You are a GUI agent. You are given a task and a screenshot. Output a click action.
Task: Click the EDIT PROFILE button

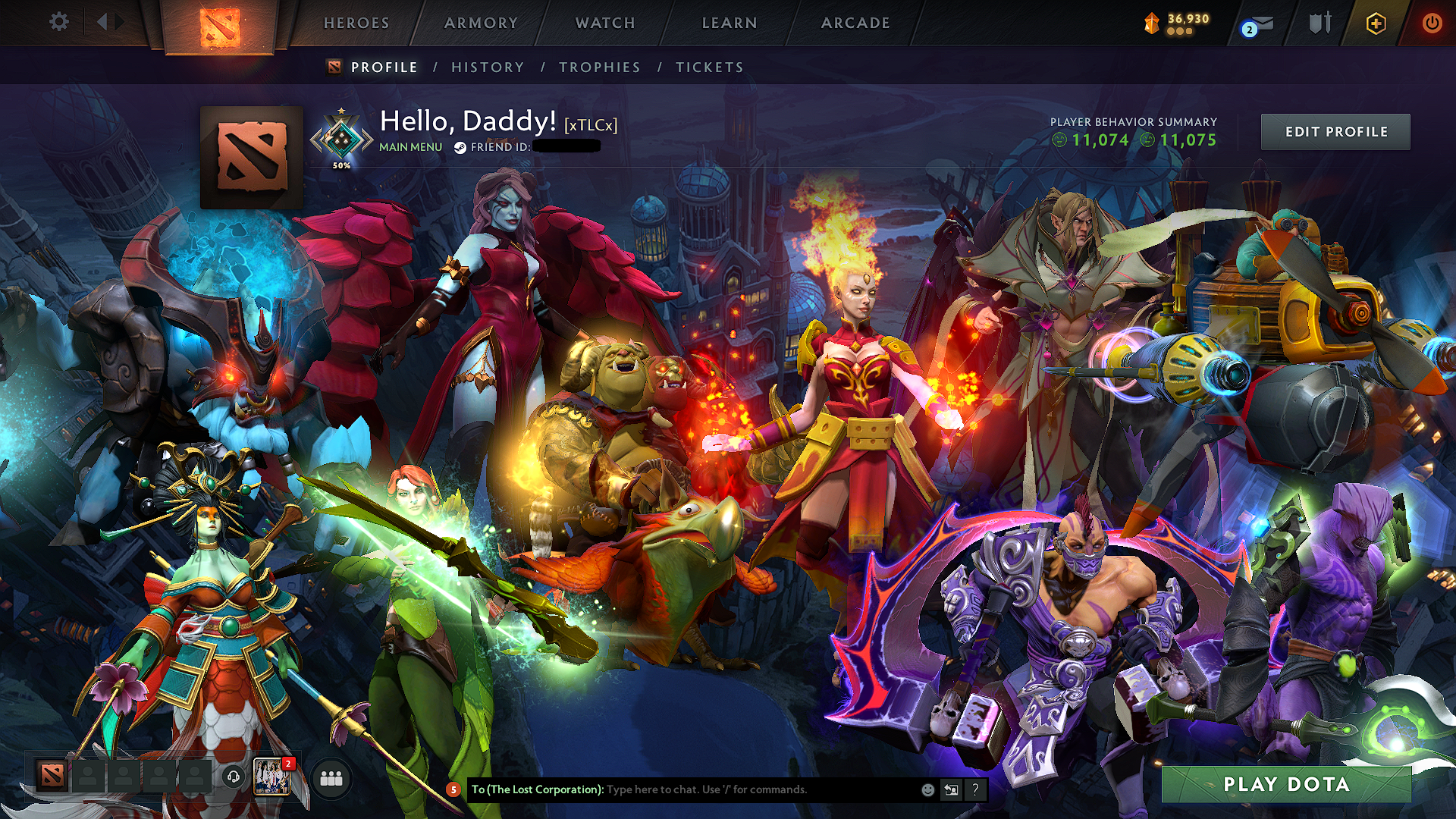pyautogui.click(x=1335, y=131)
